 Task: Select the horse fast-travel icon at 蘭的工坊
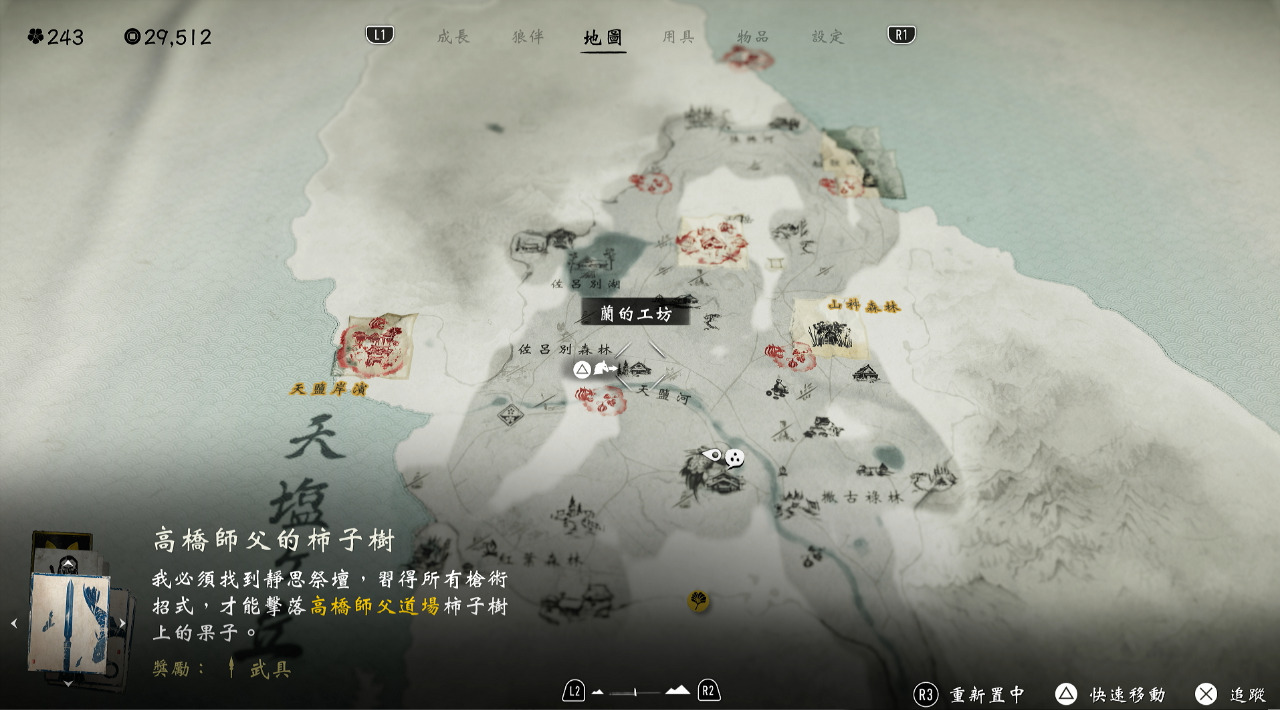click(x=603, y=369)
